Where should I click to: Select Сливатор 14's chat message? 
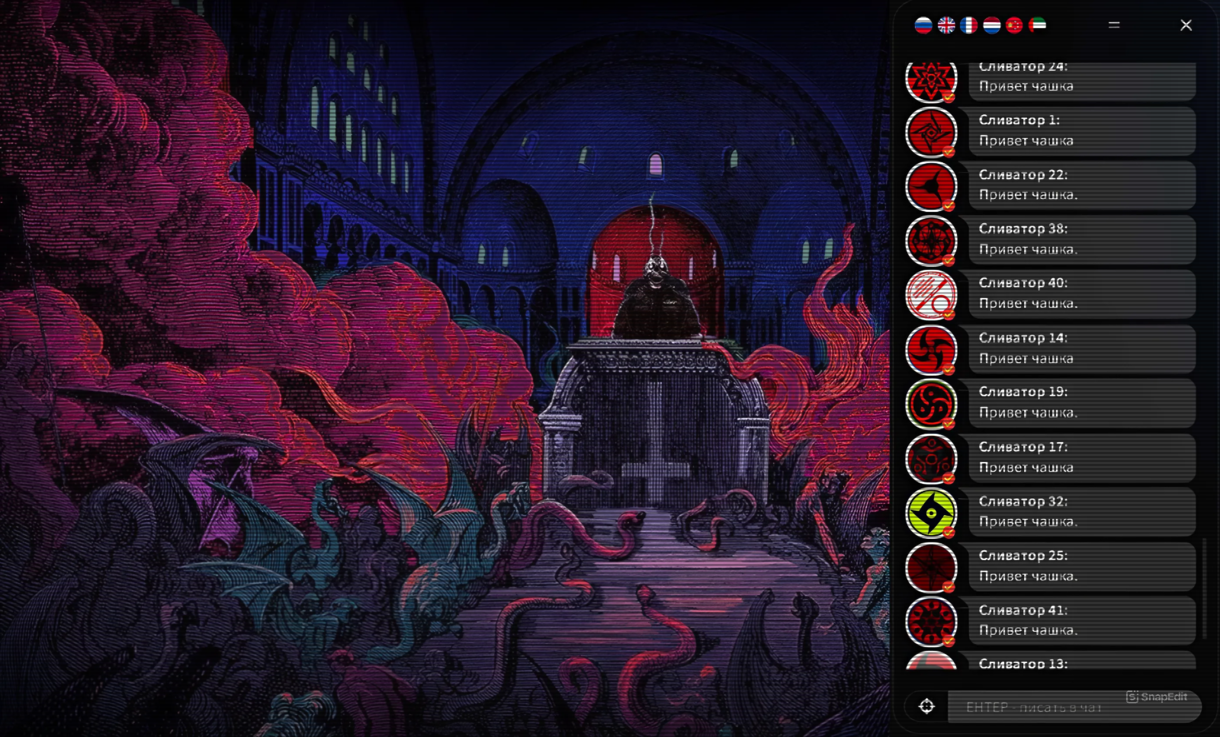(x=1081, y=348)
